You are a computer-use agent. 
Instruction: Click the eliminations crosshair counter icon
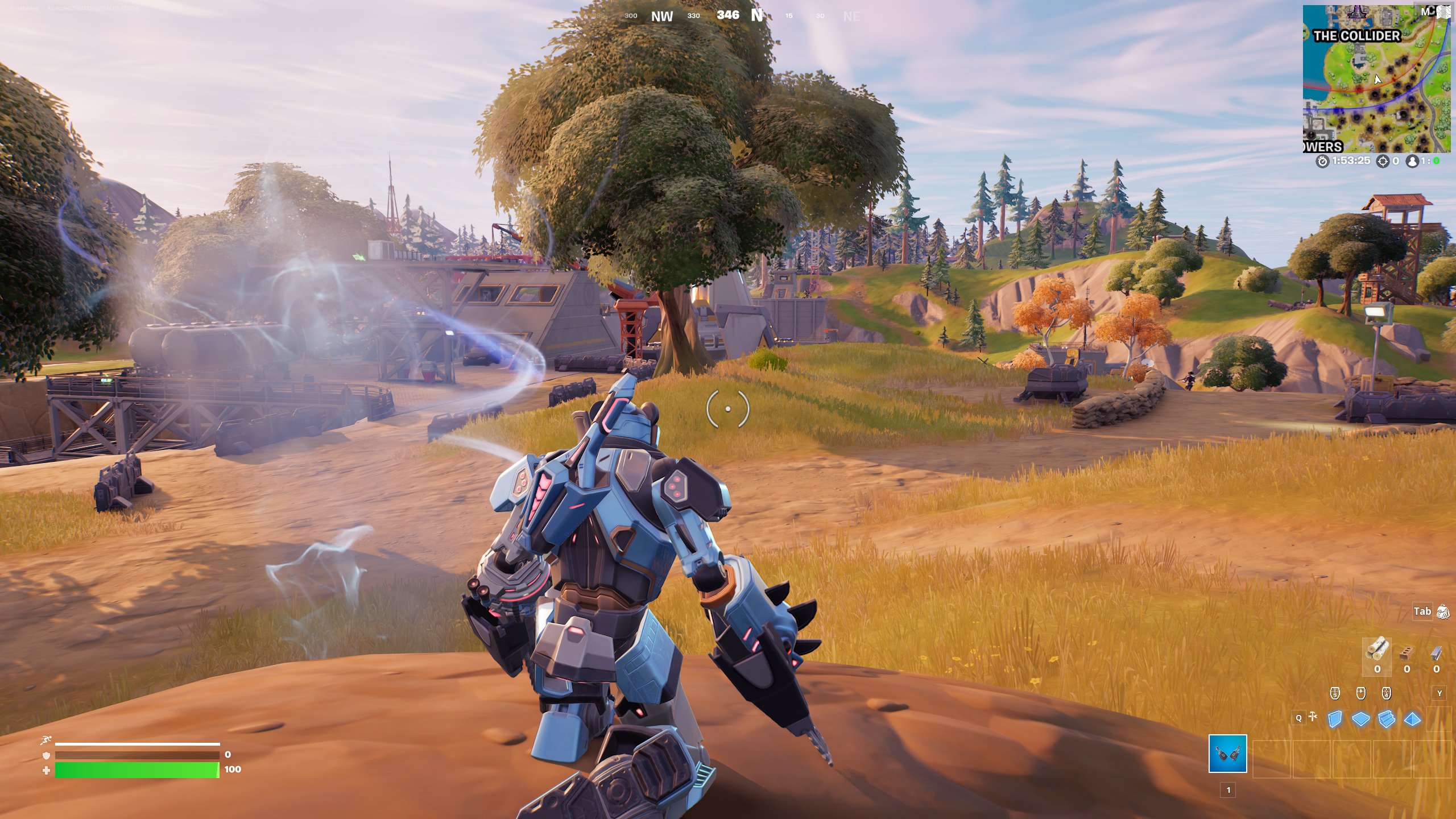pos(1382,161)
